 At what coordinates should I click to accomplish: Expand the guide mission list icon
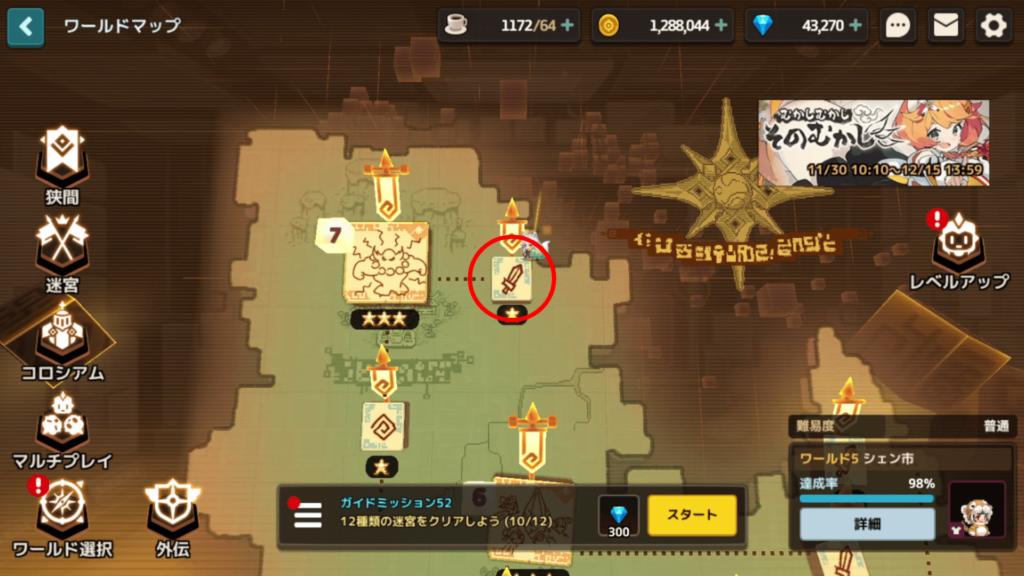307,515
